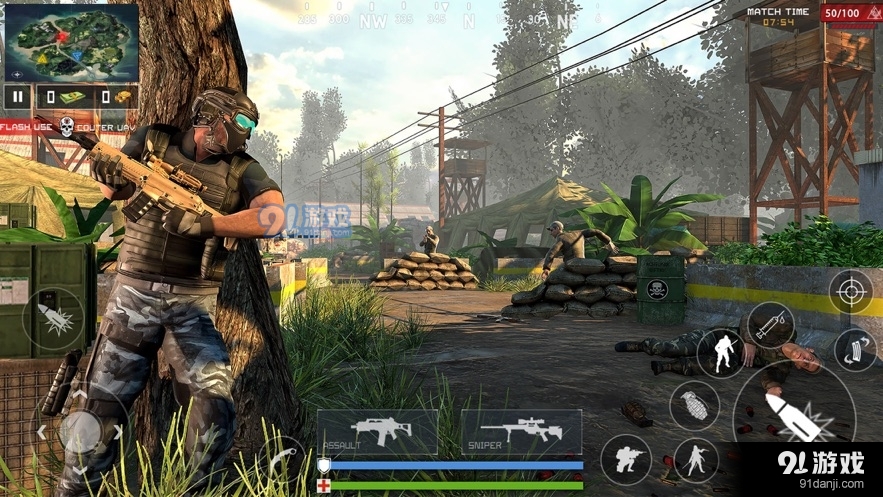Crouch using the kneeling soldier icon

pos(626,460)
